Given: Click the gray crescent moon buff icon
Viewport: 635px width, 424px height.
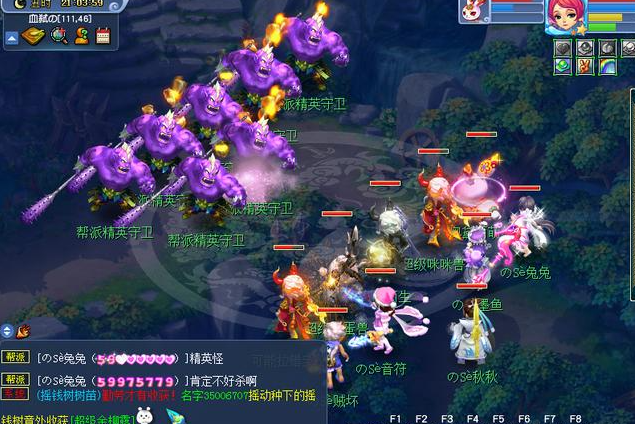Looking at the screenshot, I should point(607,47).
